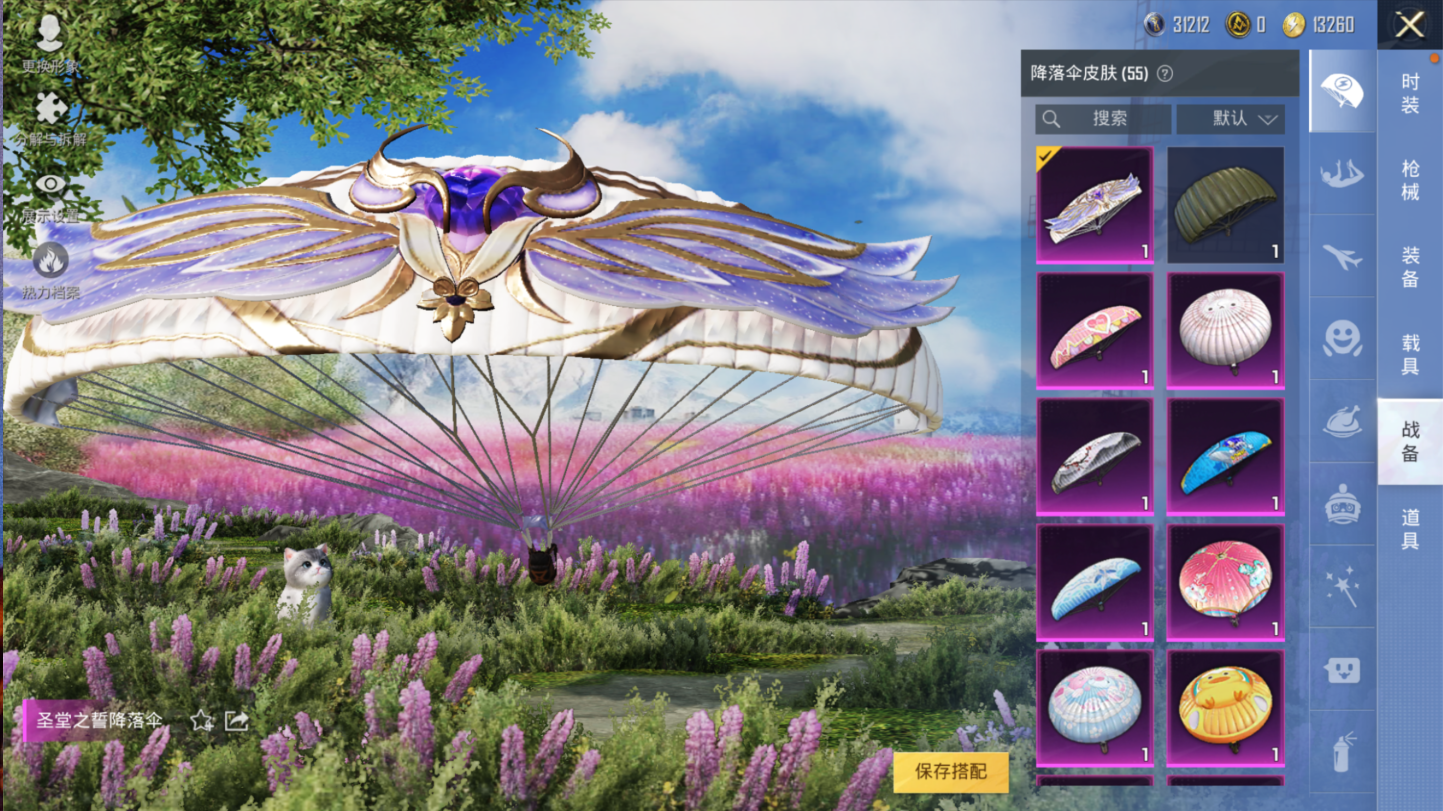Open 分解与拆解 puzzle piece menu
Screen dimensions: 1443x811
pos(50,117)
